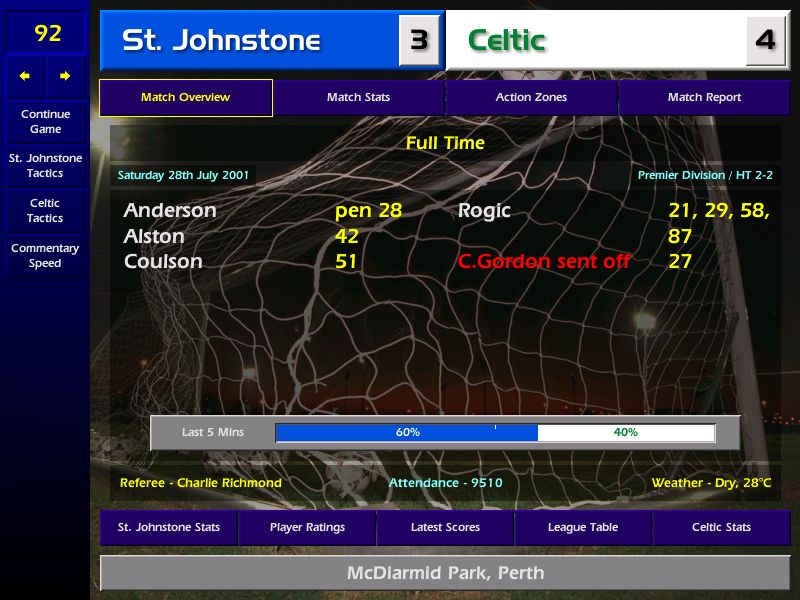Open the League Table

click(583, 527)
